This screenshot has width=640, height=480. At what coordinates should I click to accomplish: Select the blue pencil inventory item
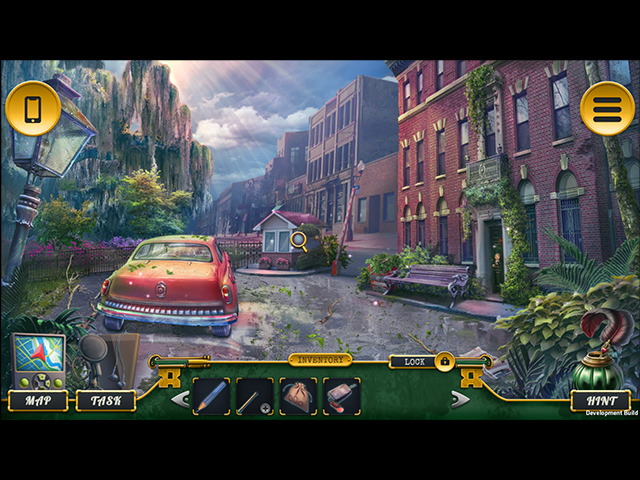coord(211,396)
